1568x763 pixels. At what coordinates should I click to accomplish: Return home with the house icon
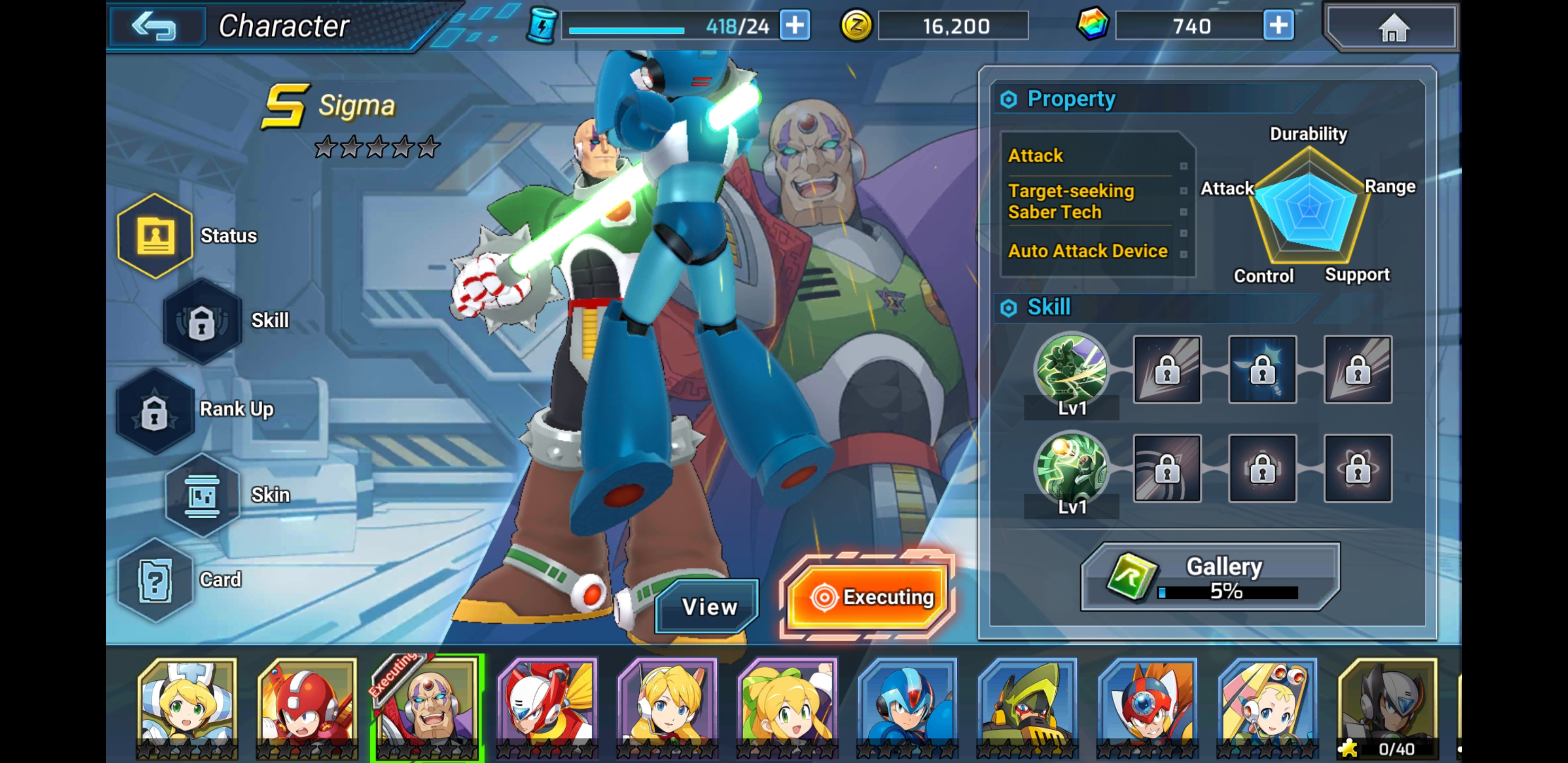click(x=1391, y=25)
